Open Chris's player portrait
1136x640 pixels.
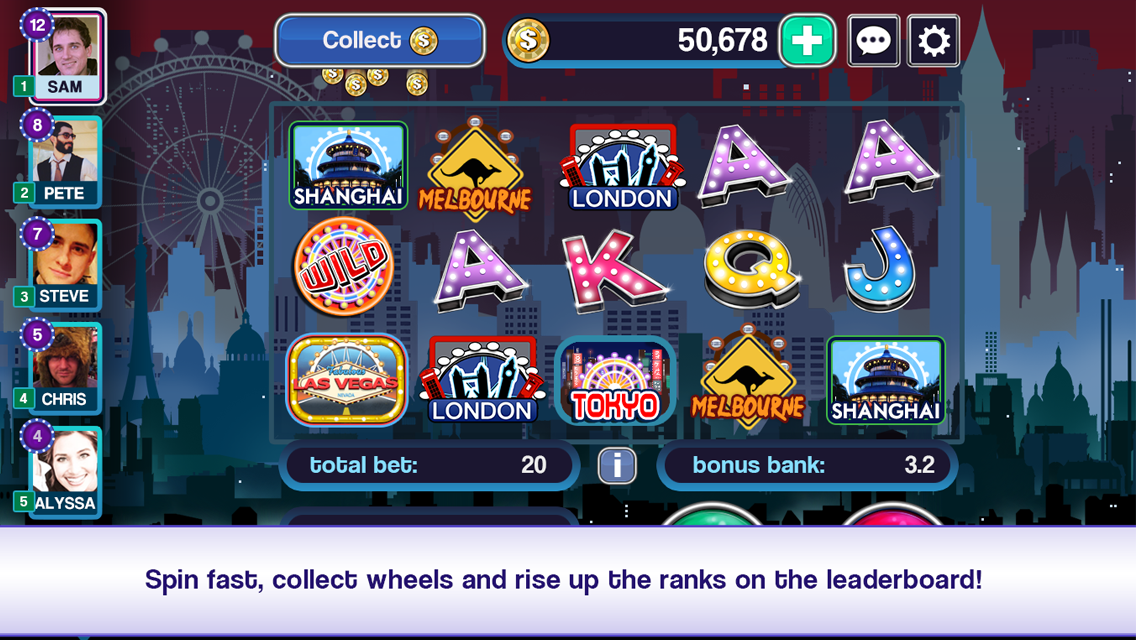[x=66, y=367]
